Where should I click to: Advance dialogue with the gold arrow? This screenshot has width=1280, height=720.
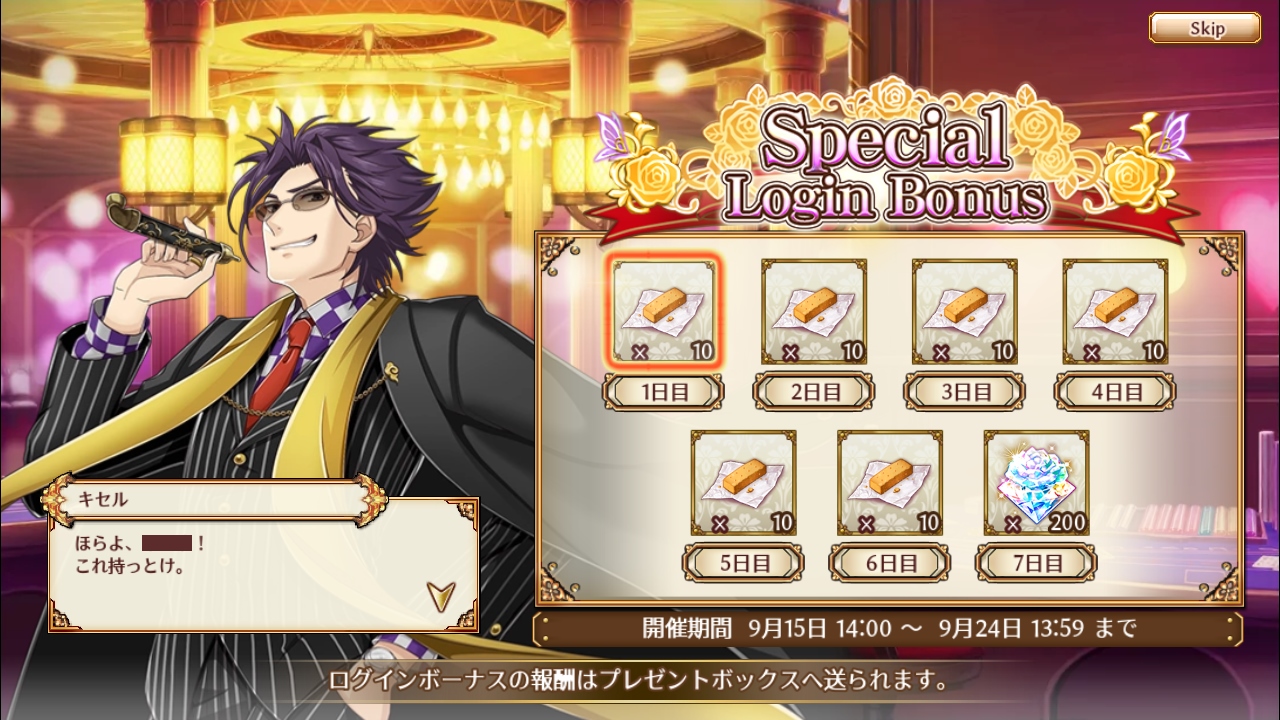coord(440,594)
